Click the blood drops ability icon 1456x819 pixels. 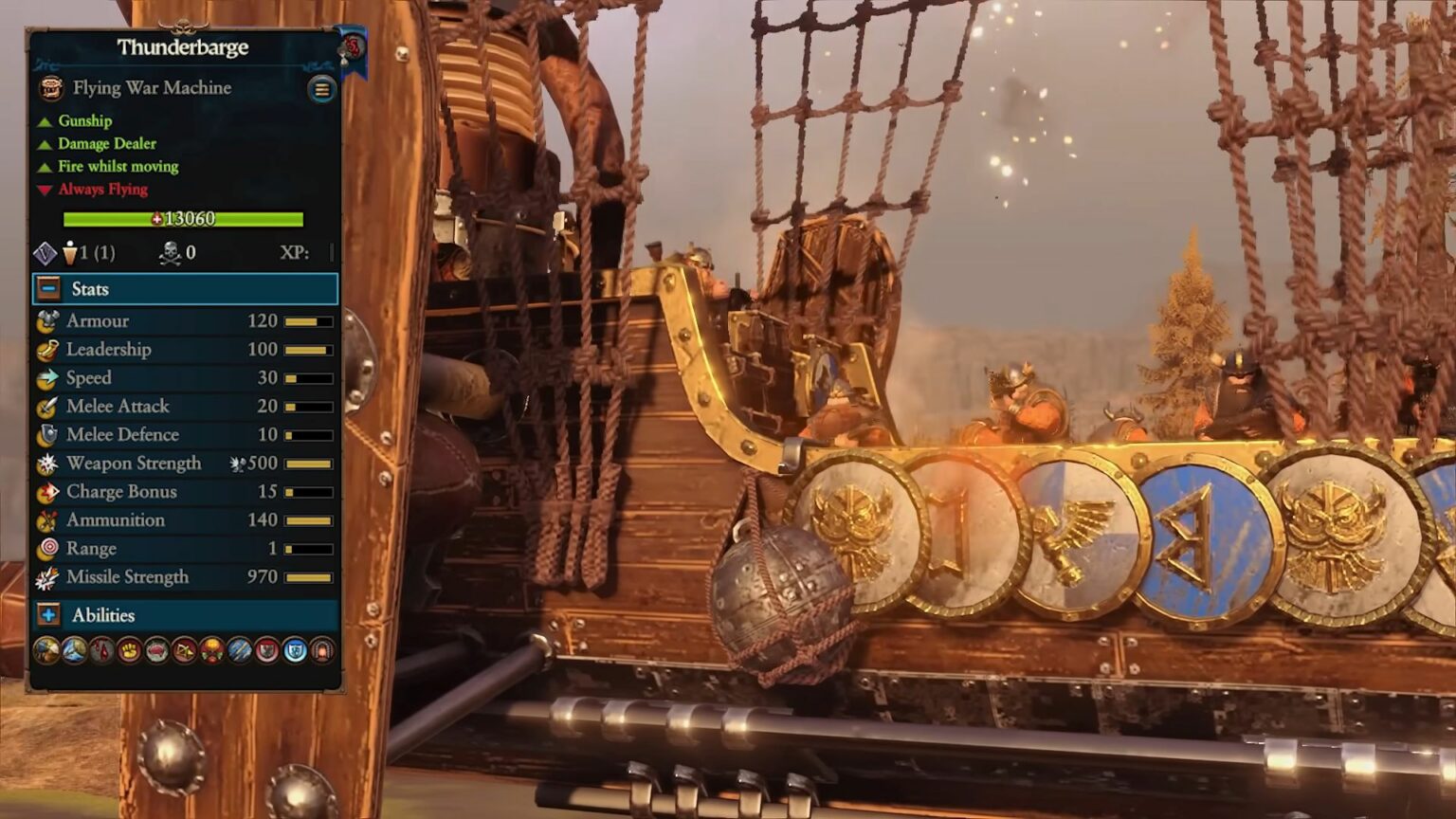point(101,650)
